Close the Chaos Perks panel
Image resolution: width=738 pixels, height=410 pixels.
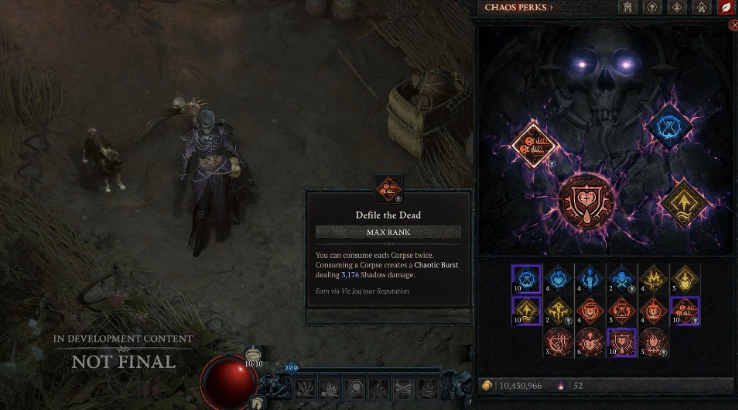[733, 25]
